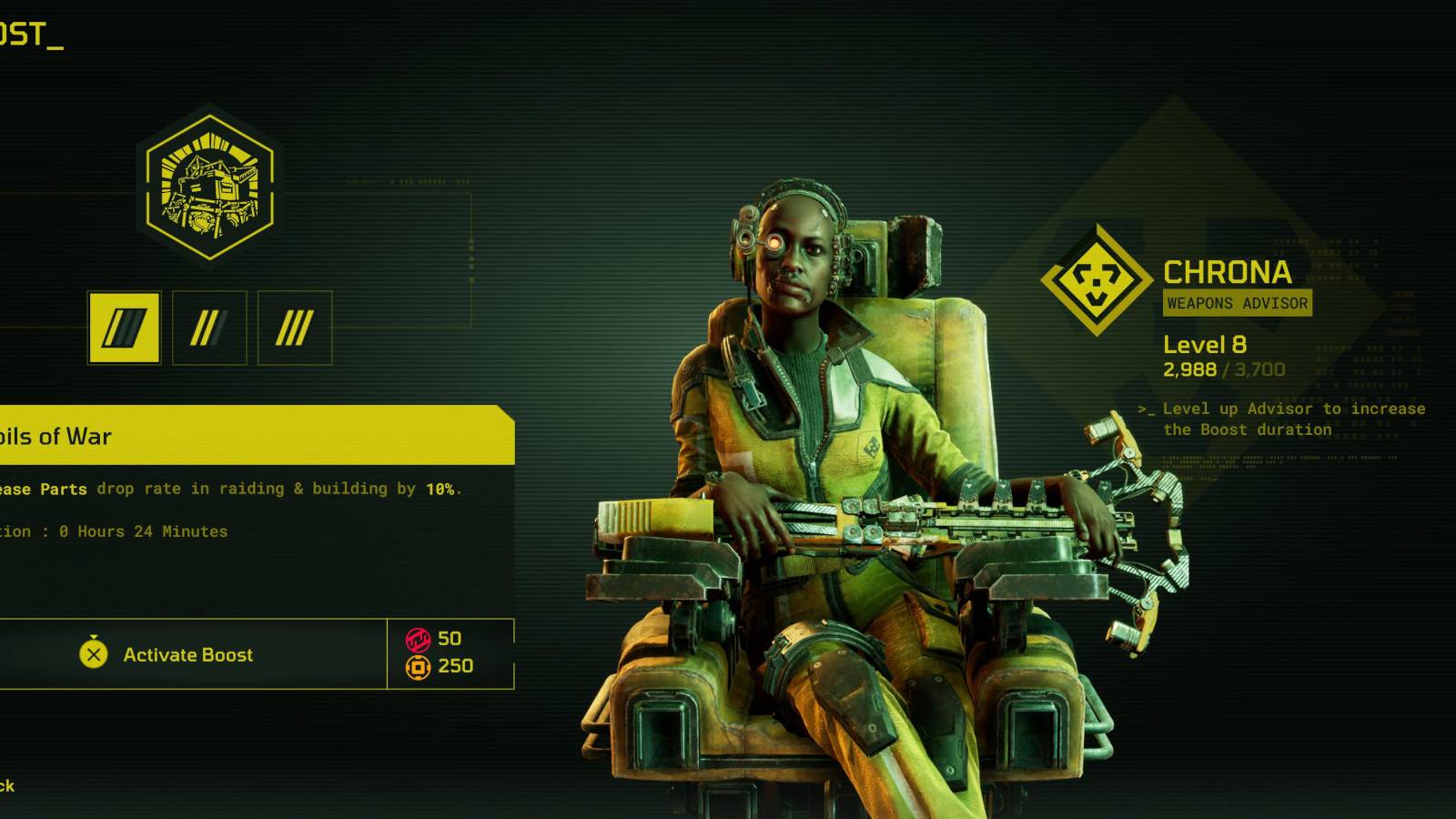The image size is (1456, 819).
Task: Click the CHRONA name text
Action: (1228, 273)
